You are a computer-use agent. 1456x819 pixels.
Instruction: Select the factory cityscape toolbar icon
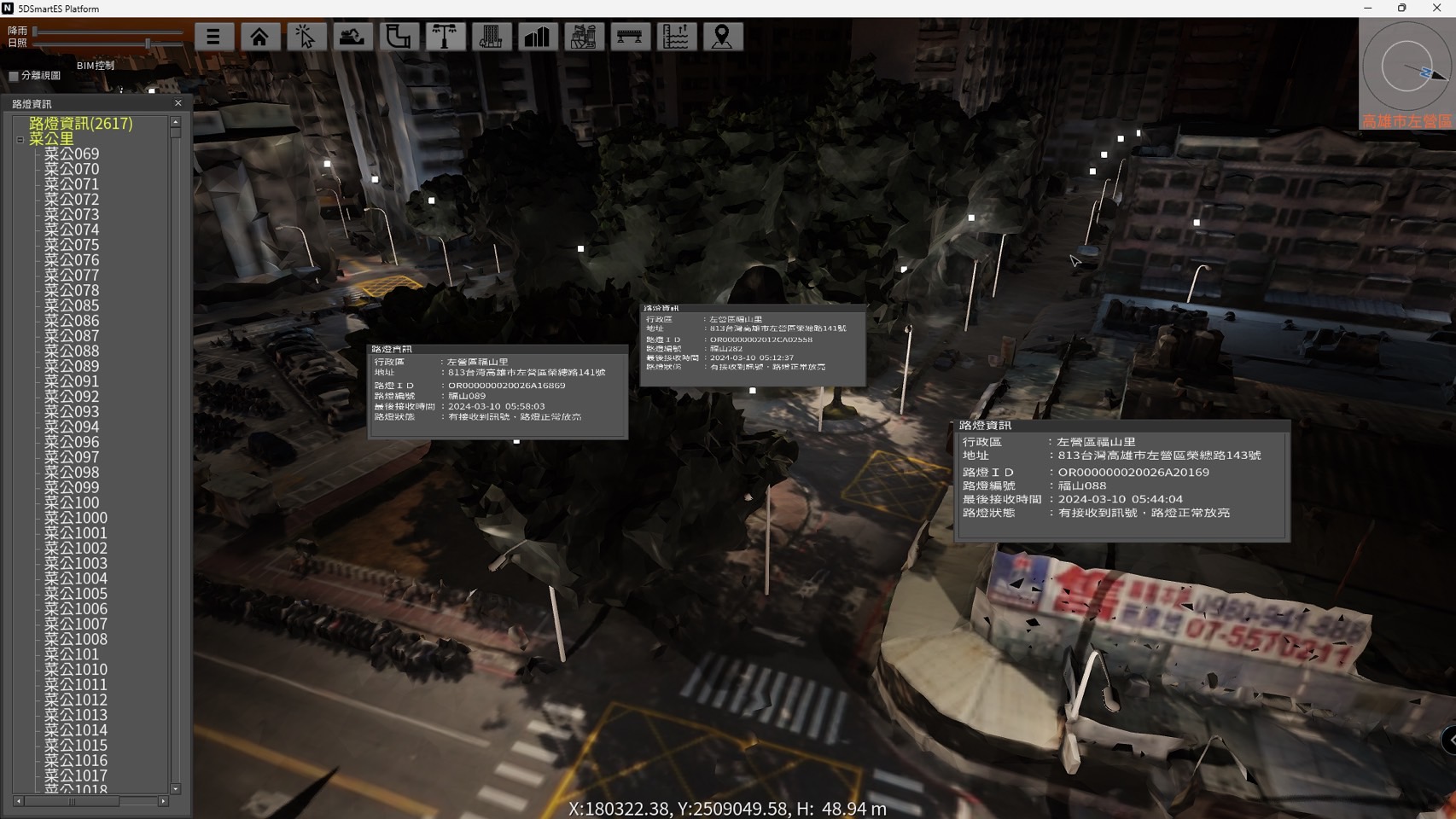(583, 37)
